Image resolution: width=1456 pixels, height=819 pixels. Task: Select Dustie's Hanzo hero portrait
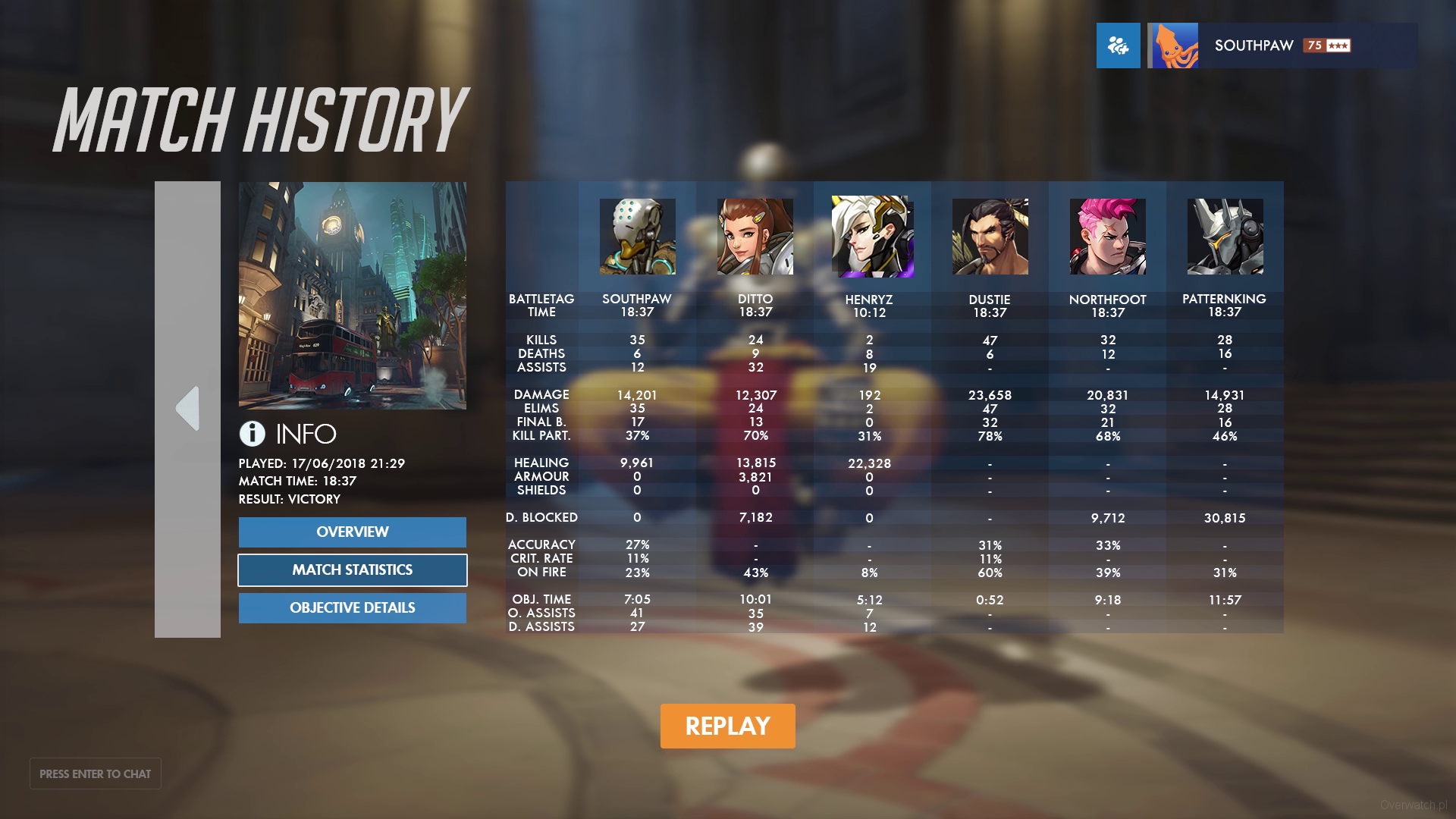coord(990,237)
